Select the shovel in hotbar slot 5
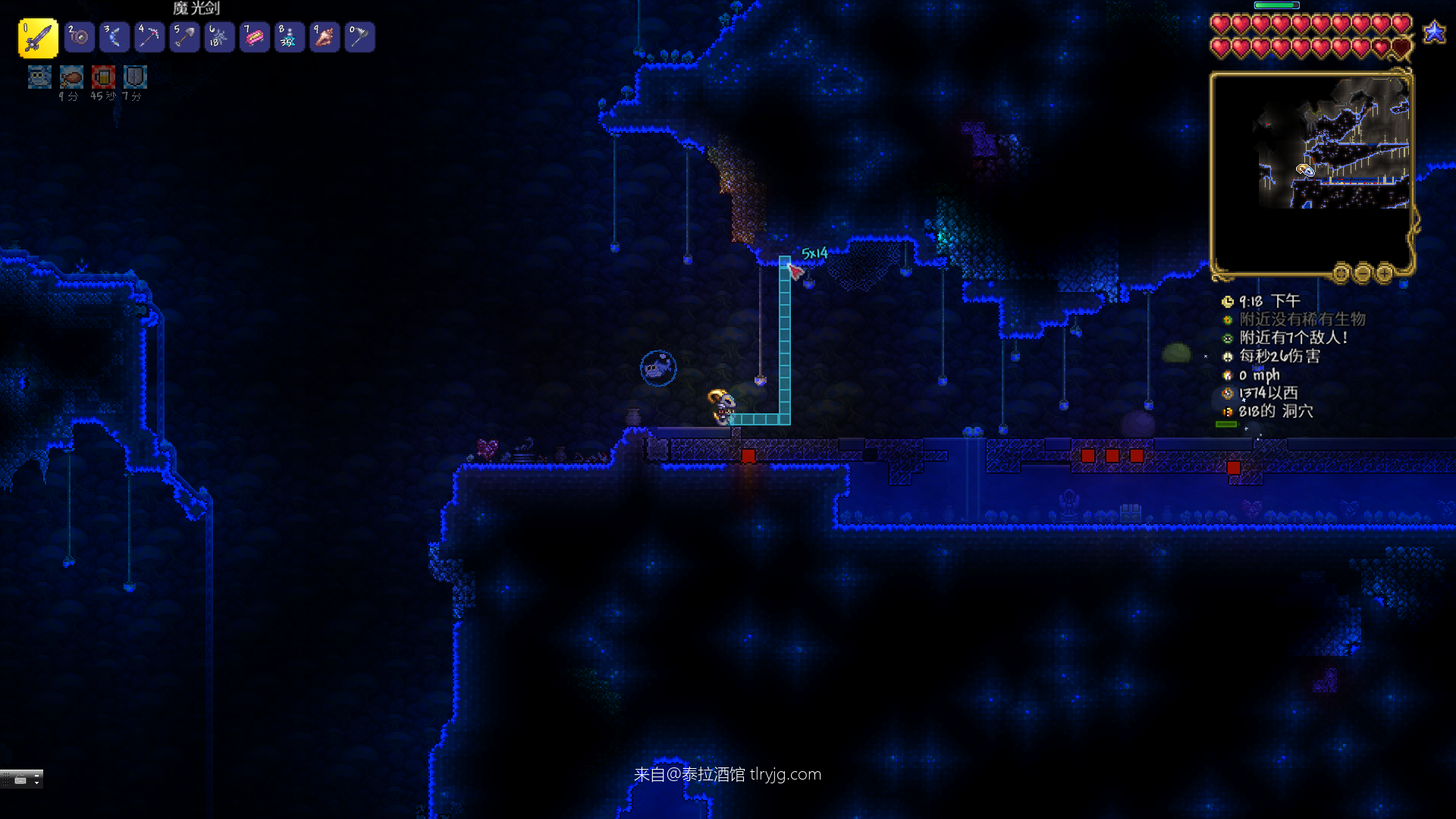The image size is (1456, 819). [184, 37]
